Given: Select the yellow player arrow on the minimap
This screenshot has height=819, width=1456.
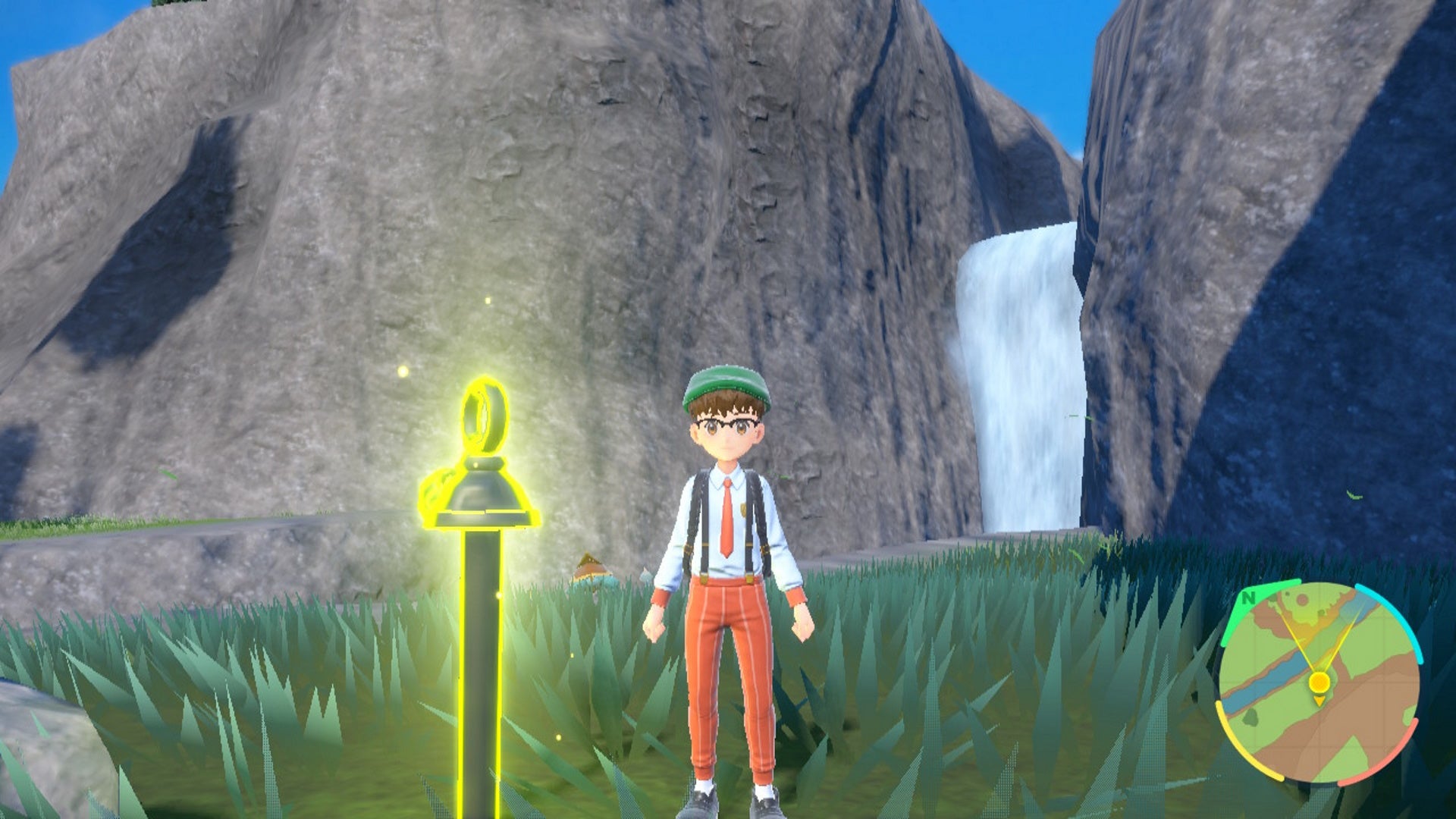Looking at the screenshot, I should (x=1319, y=701).
